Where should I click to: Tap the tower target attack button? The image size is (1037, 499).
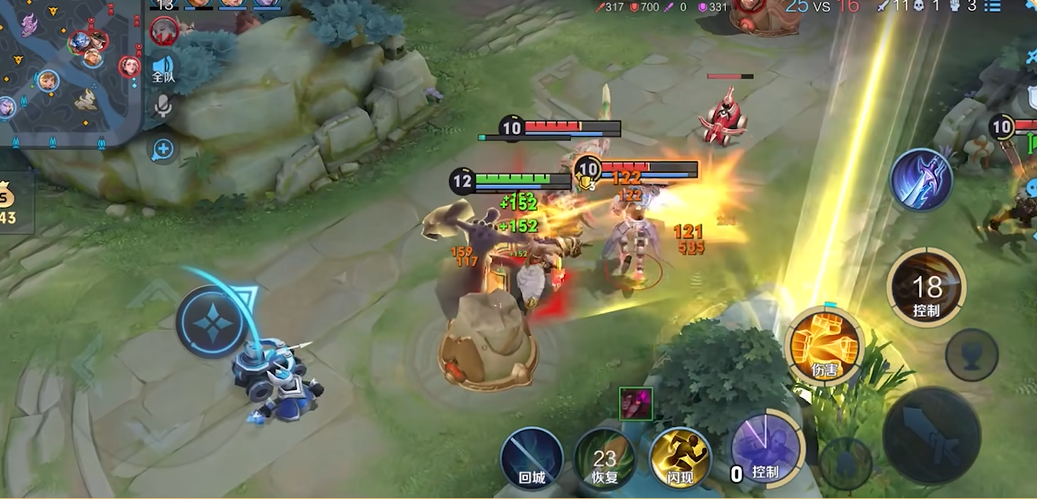click(971, 353)
